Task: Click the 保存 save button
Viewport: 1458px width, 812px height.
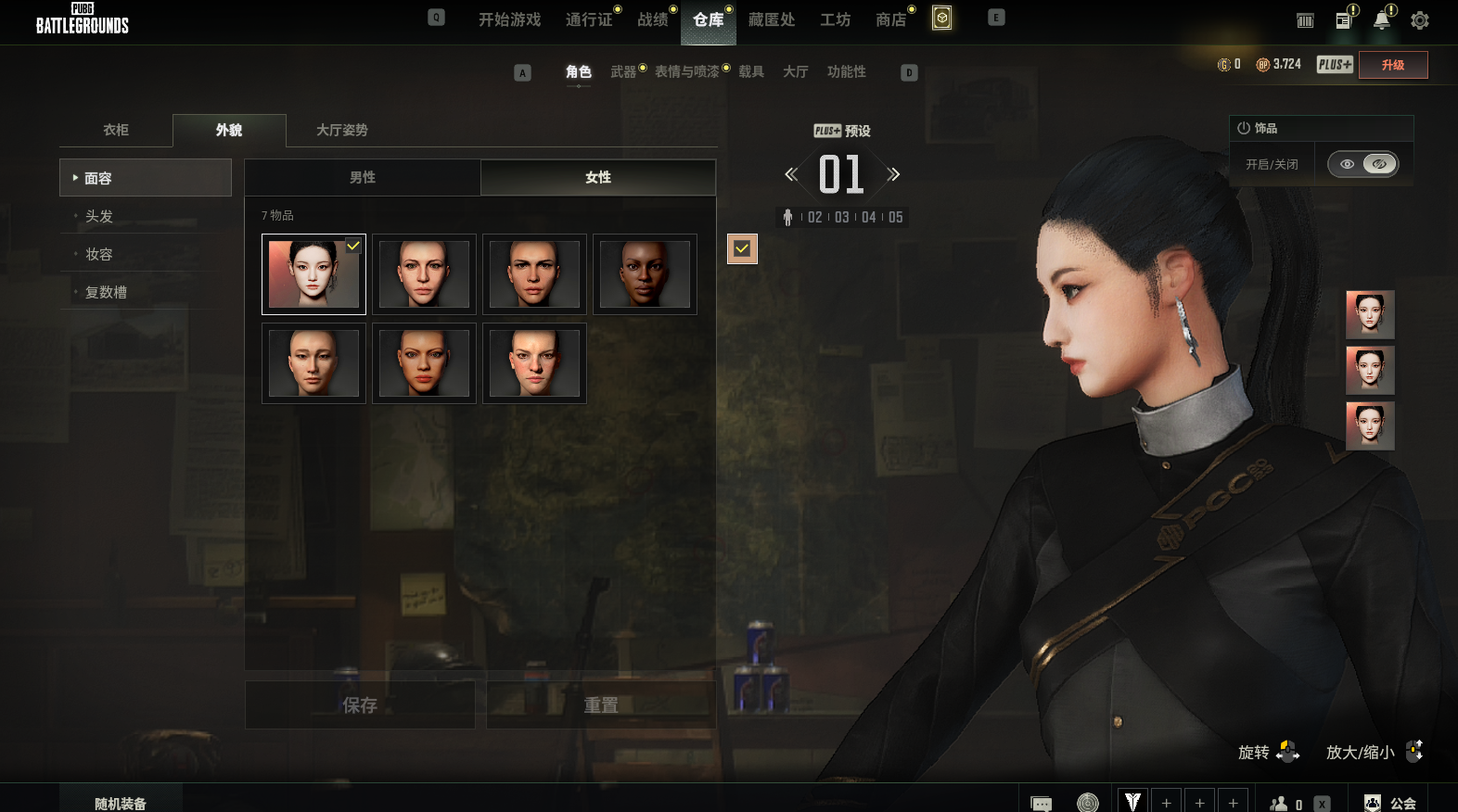Action: (360, 705)
